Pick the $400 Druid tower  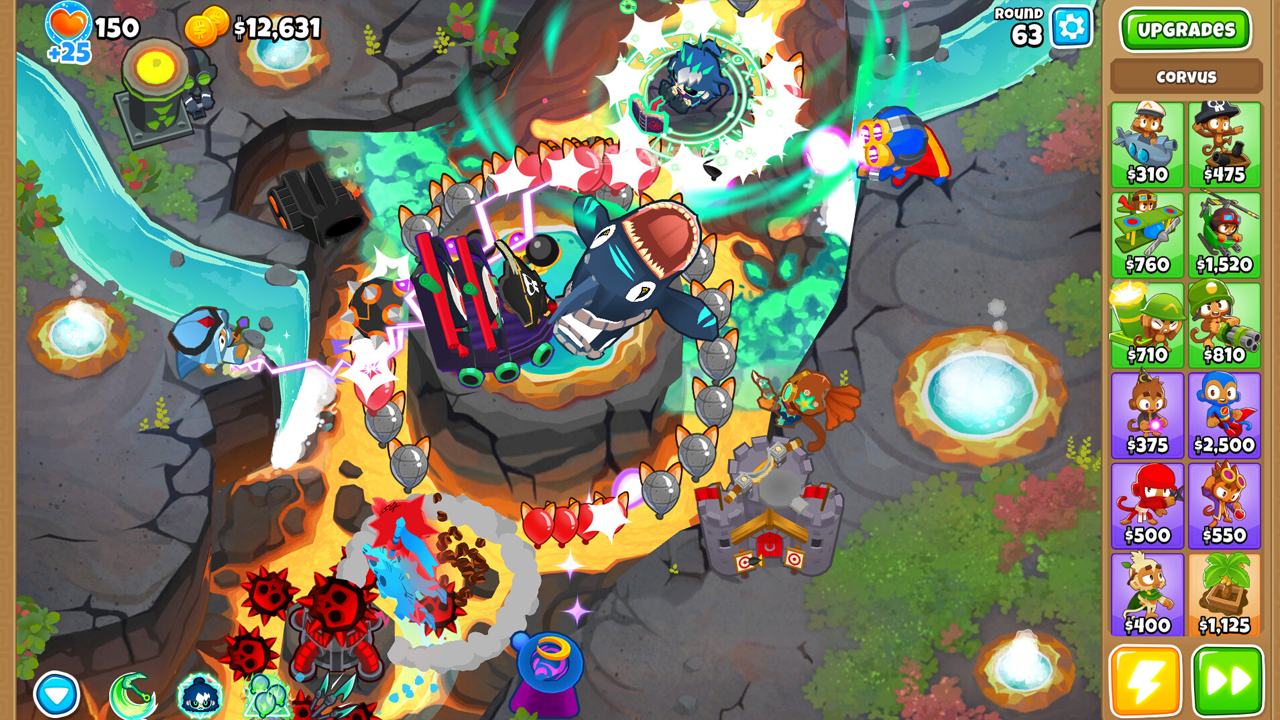pos(1147,595)
